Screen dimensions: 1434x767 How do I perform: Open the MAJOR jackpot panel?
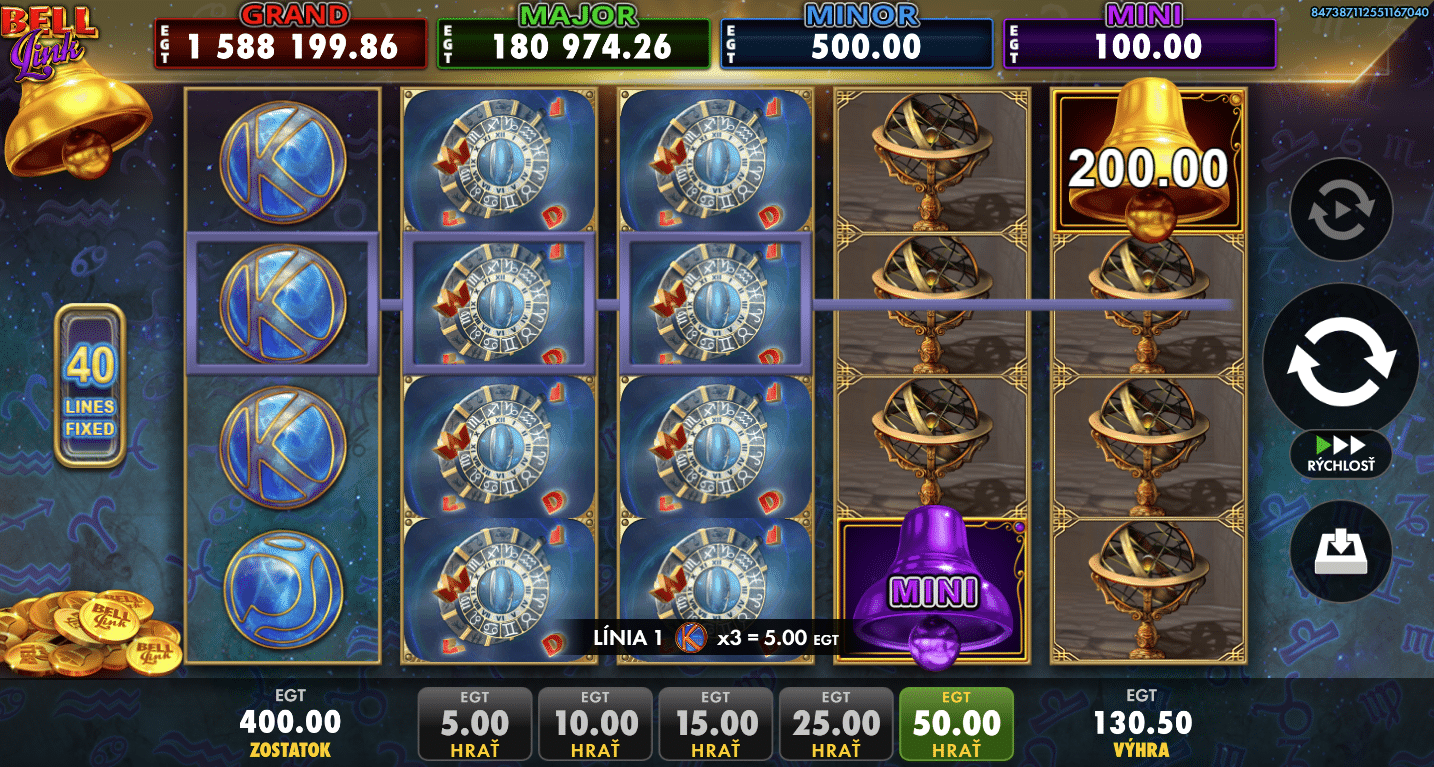click(x=576, y=33)
